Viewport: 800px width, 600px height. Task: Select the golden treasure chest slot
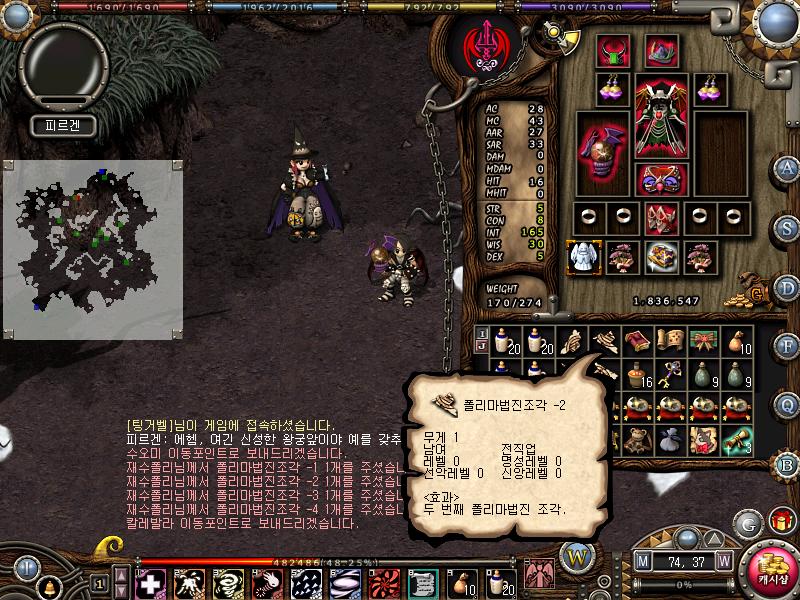661,257
